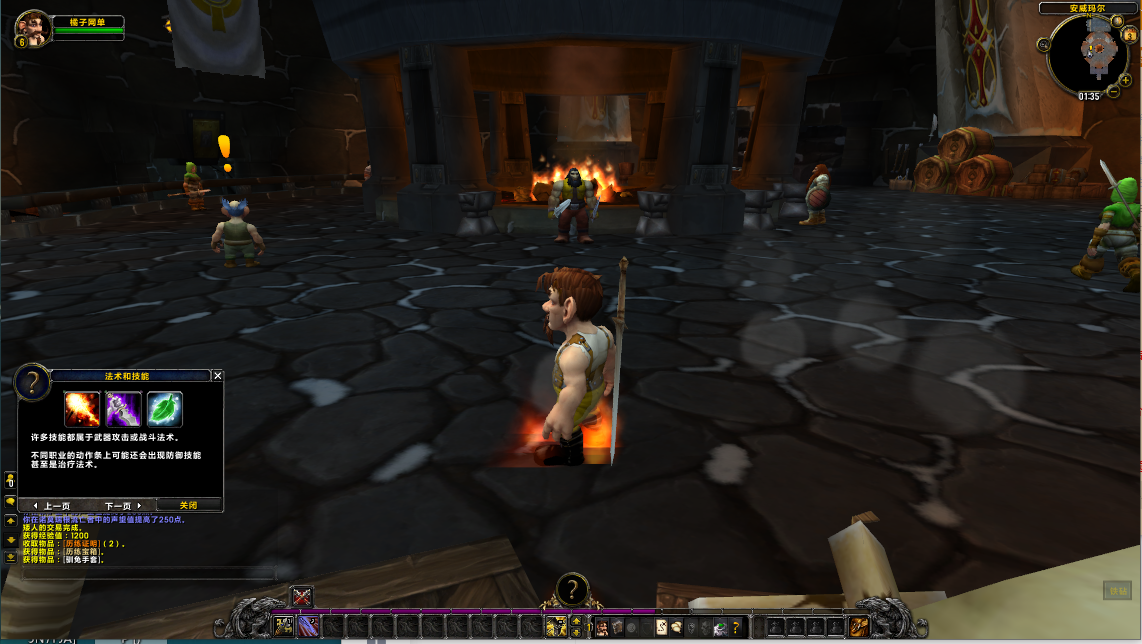This screenshot has width=1142, height=644.
Task: Select the player portrait in the corner
Action: coord(31,27)
